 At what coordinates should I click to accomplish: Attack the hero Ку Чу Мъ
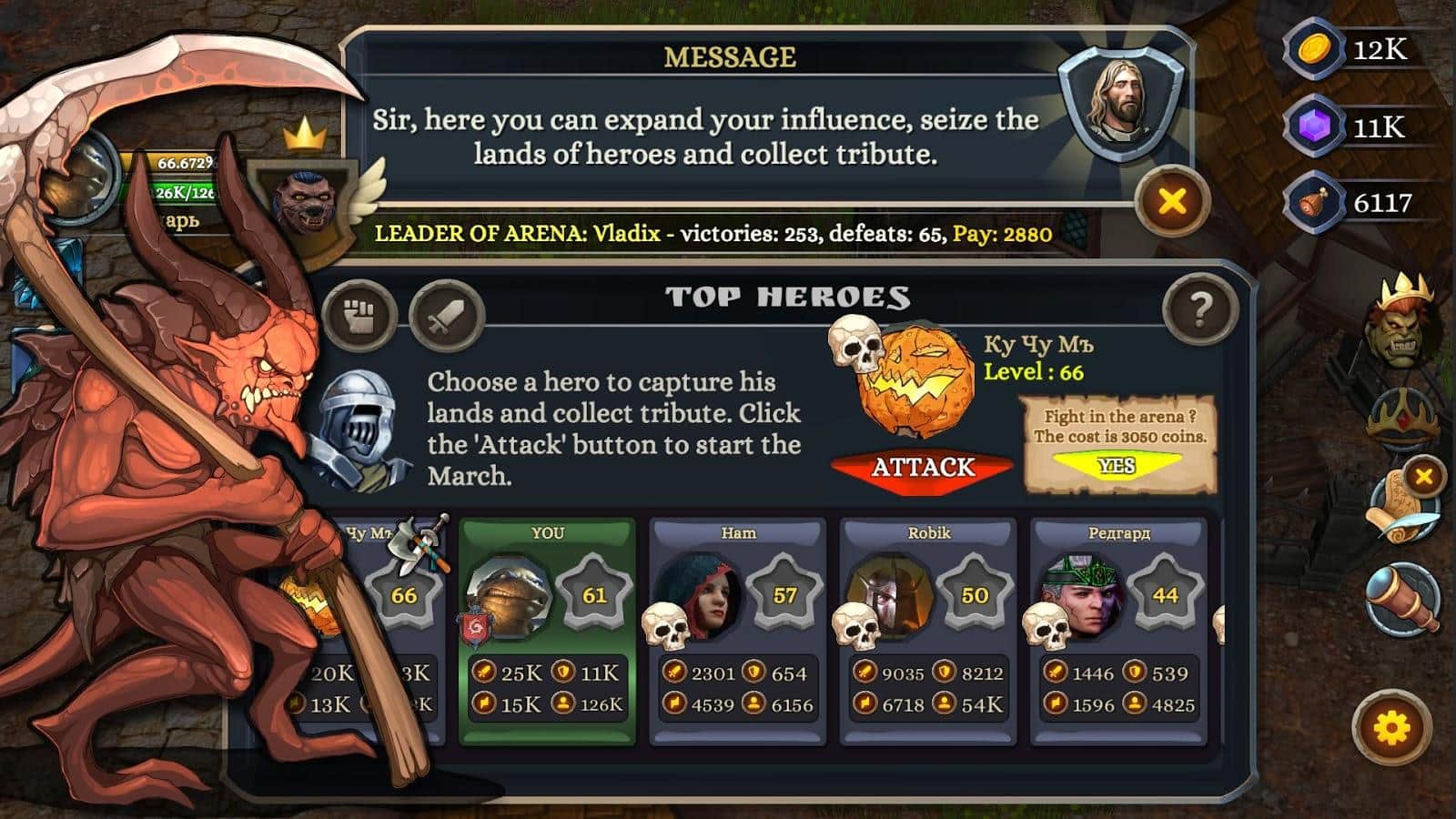[x=922, y=468]
